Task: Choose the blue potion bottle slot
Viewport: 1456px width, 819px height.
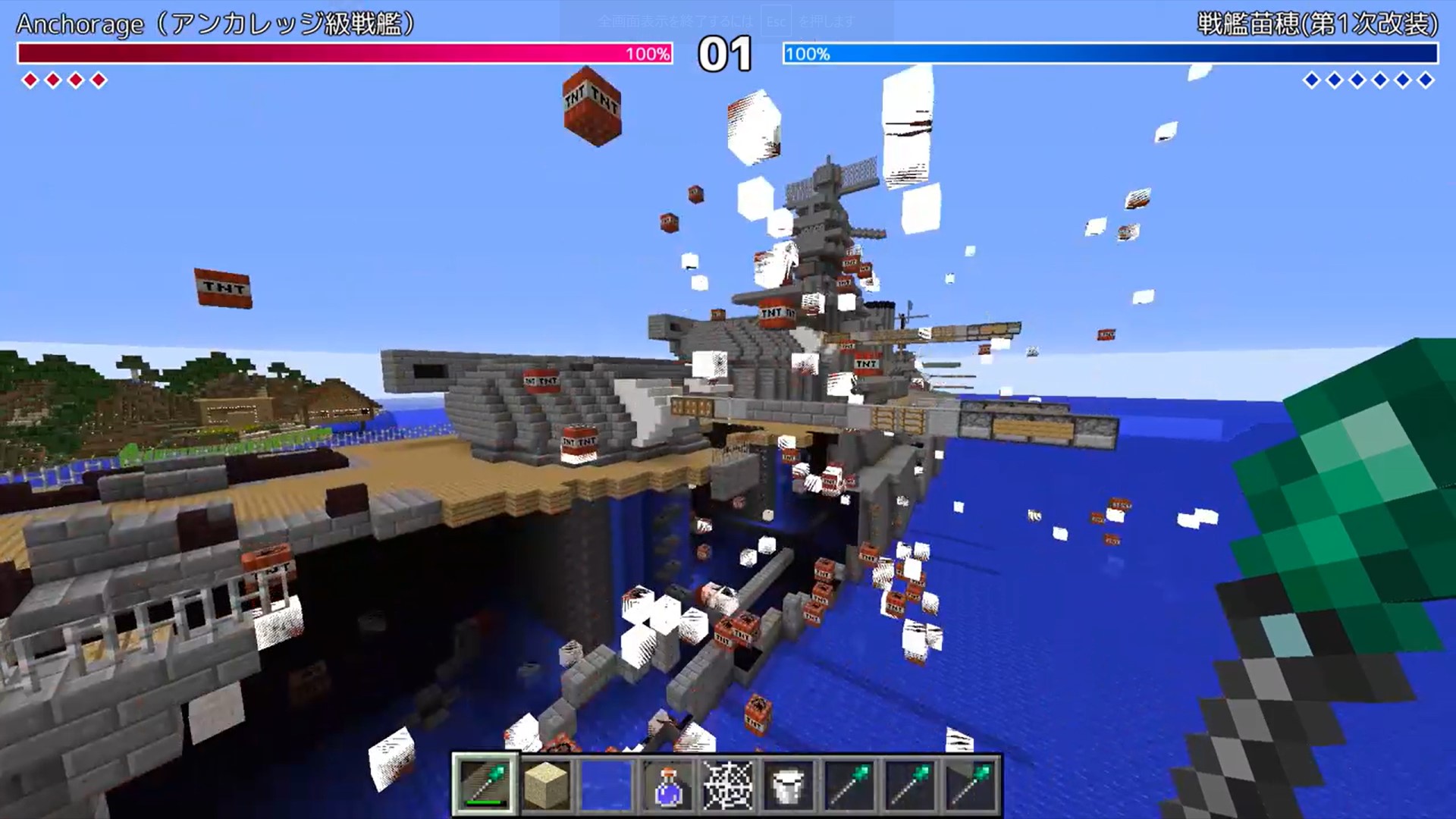Action: [x=667, y=786]
